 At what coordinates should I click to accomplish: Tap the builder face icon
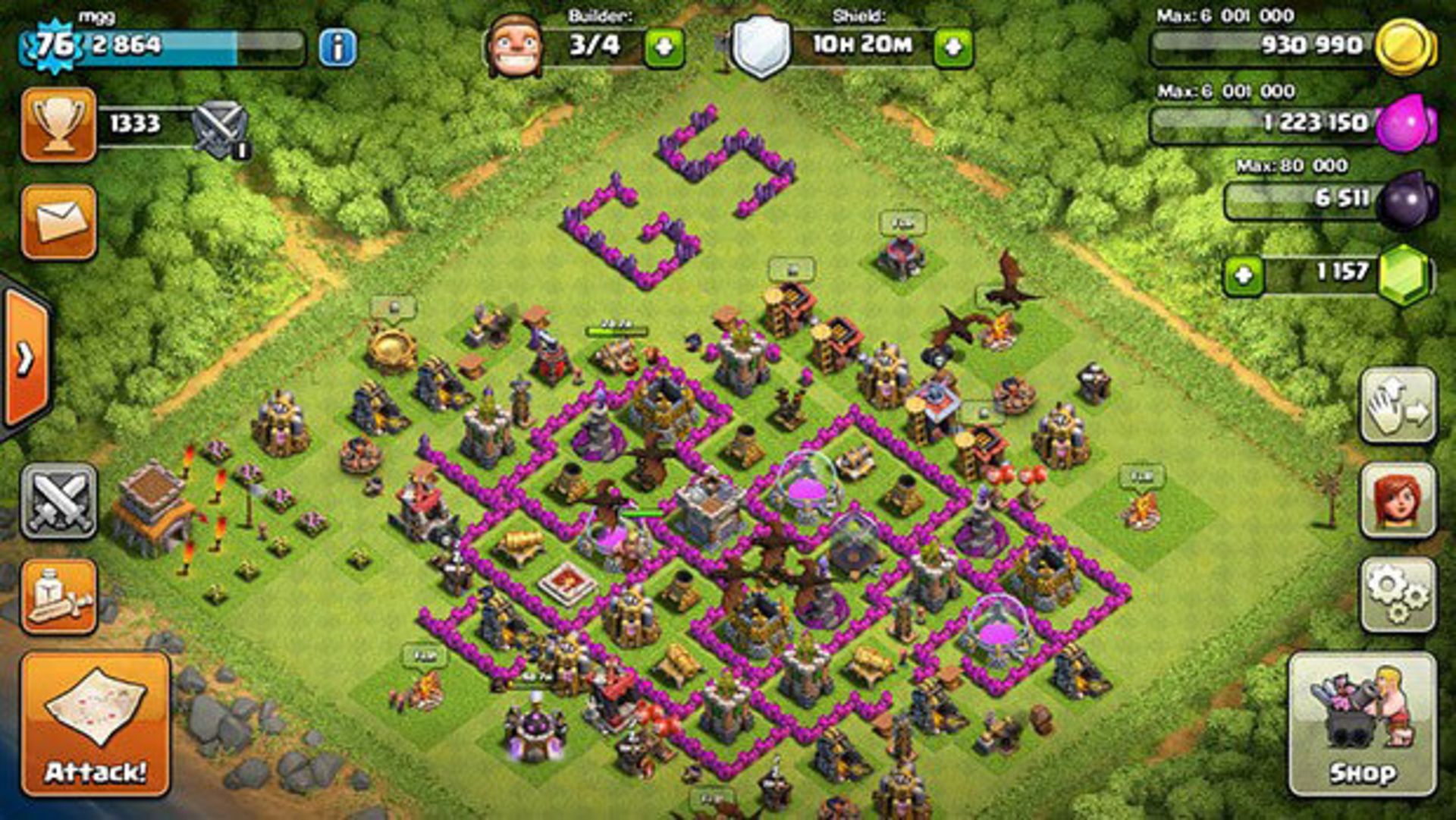515,47
